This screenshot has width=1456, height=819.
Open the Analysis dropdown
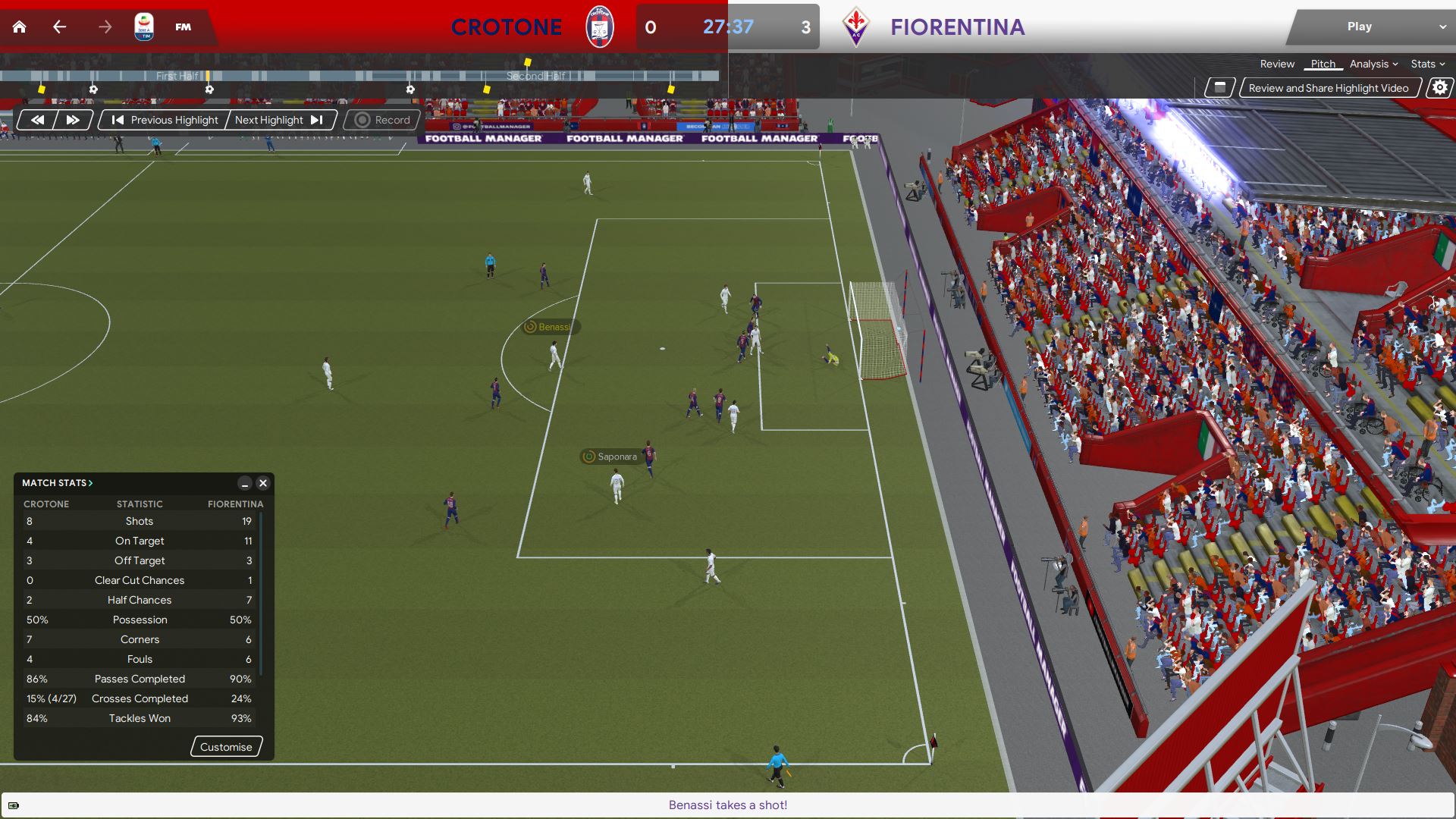[1373, 64]
